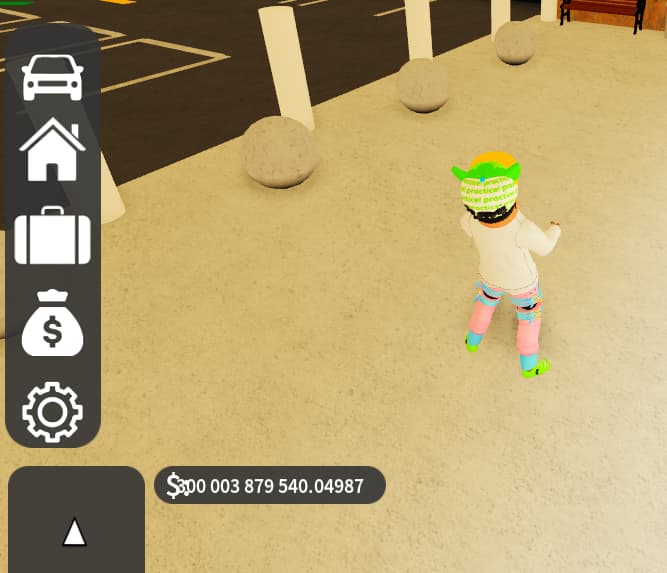
Task: Click the house icon in sidebar
Action: [x=53, y=150]
